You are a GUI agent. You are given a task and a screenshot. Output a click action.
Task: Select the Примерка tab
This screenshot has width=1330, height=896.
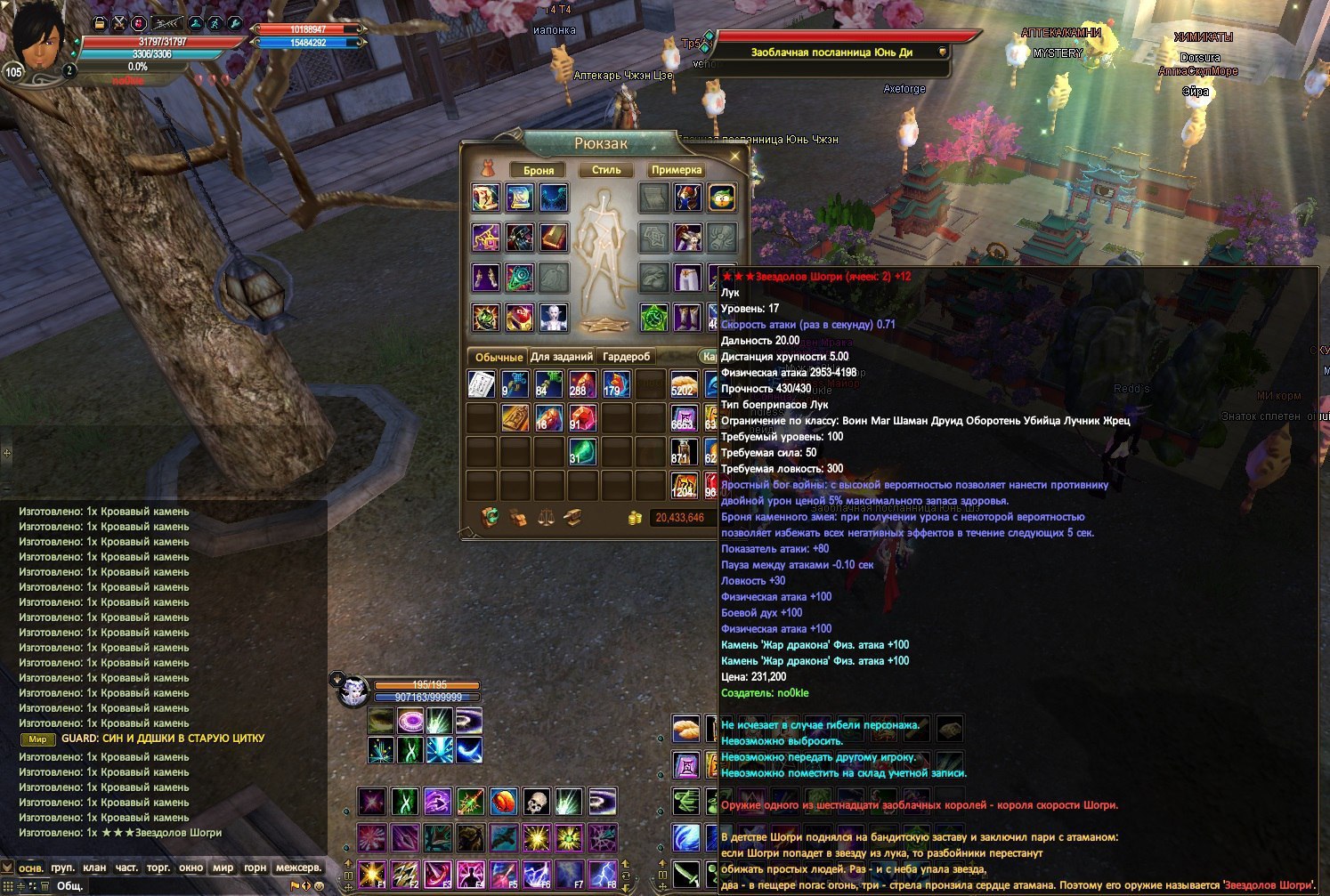coord(677,170)
